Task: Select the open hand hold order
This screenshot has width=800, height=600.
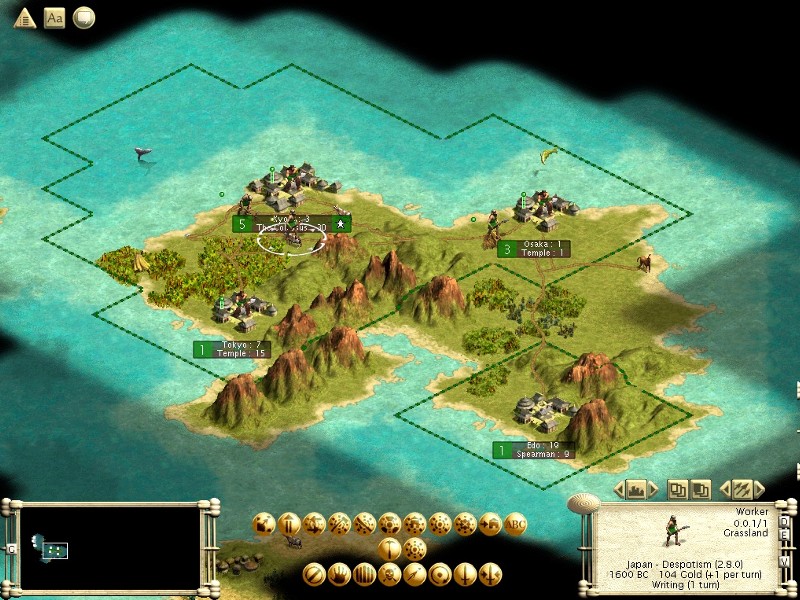Action: point(339,575)
